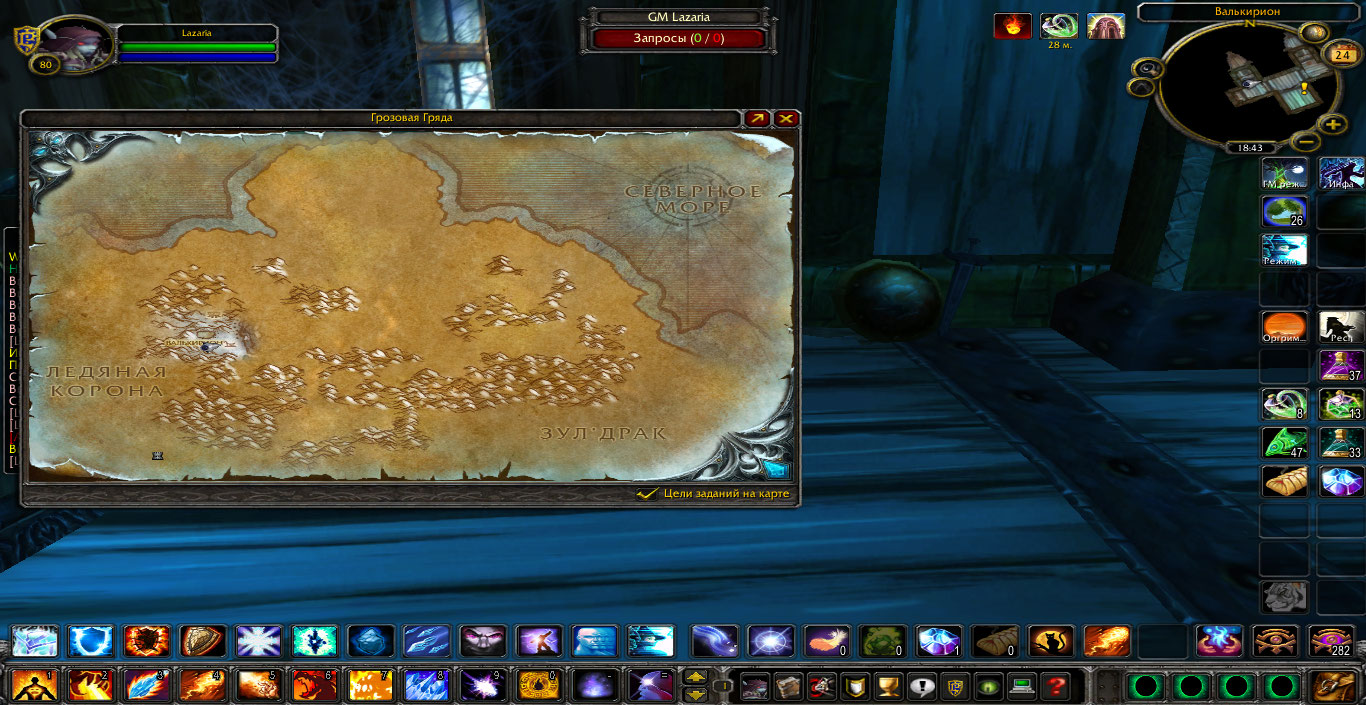Toggle the Цели заданий на карте checkbox

(647, 494)
